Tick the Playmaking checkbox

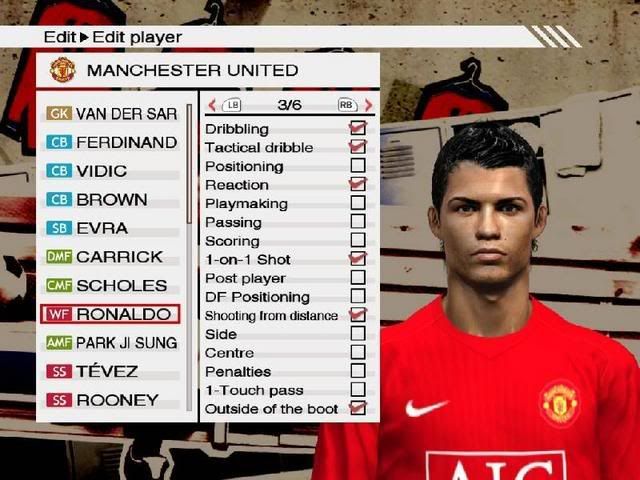(x=357, y=203)
